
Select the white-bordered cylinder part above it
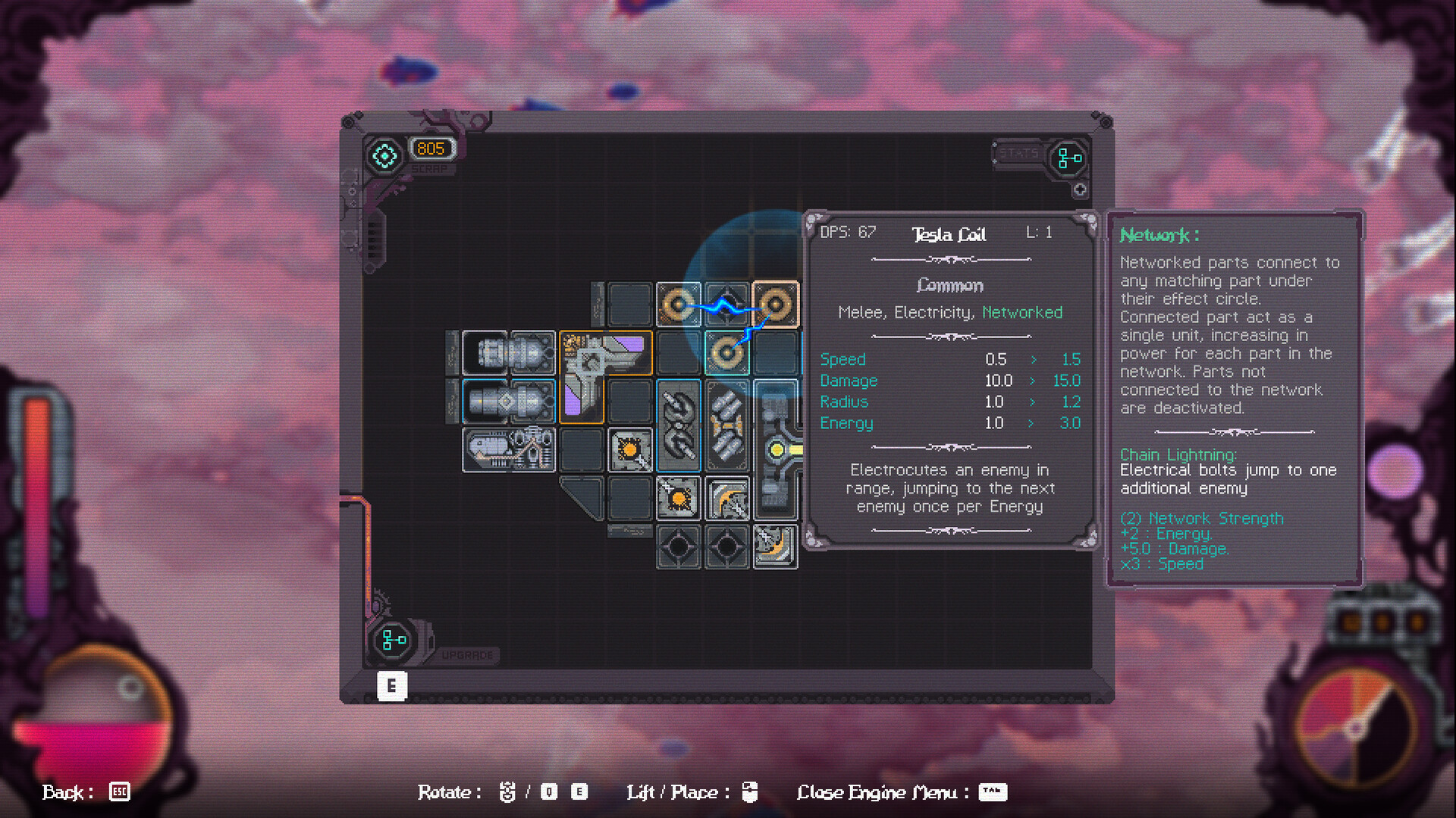tap(508, 353)
